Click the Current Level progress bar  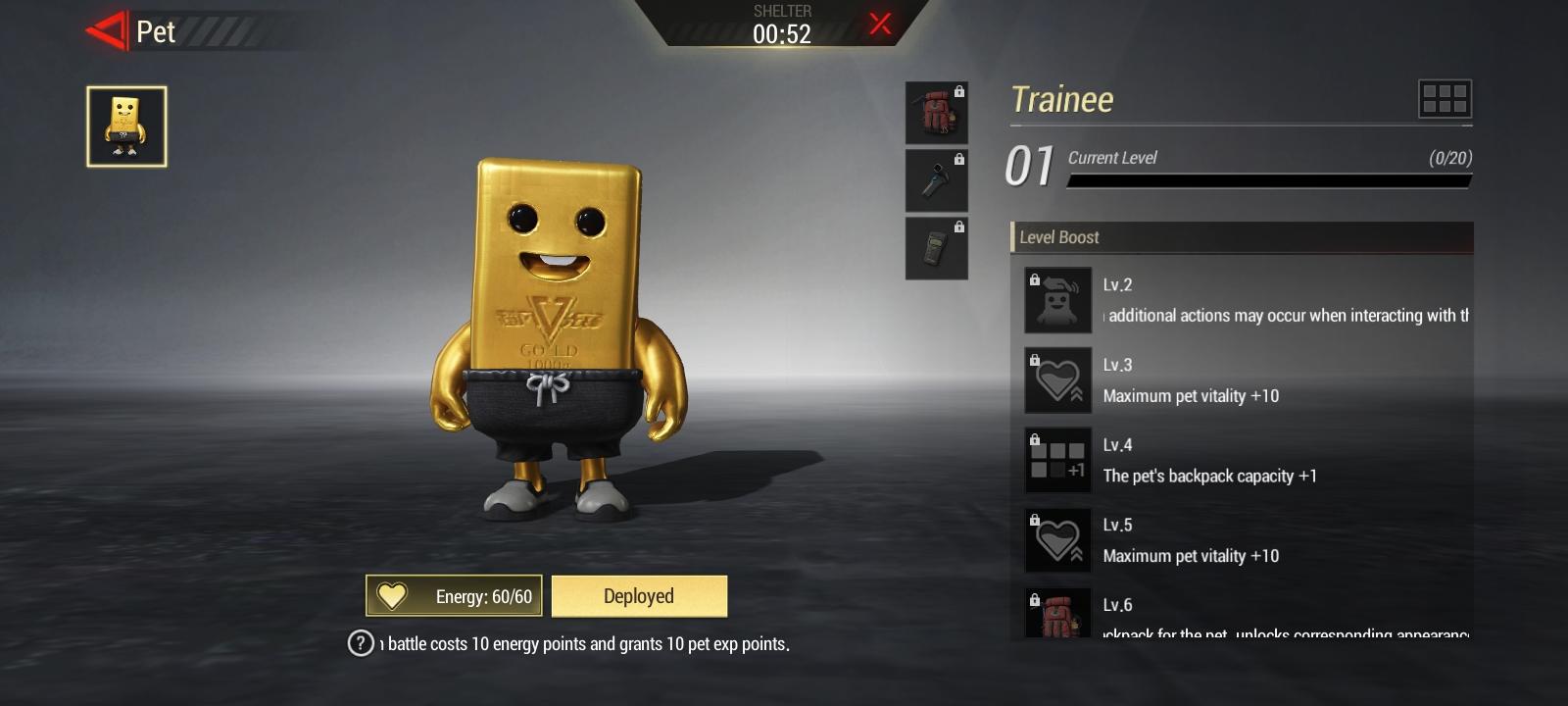point(1269,179)
